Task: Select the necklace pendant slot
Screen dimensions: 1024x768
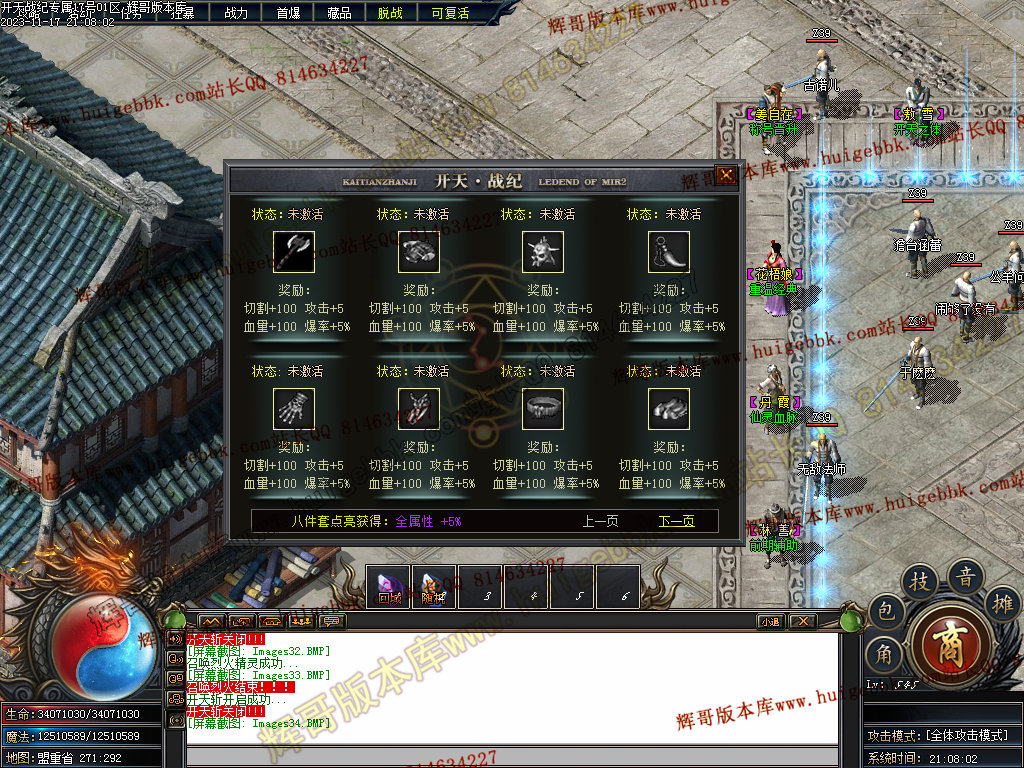Action: point(669,252)
